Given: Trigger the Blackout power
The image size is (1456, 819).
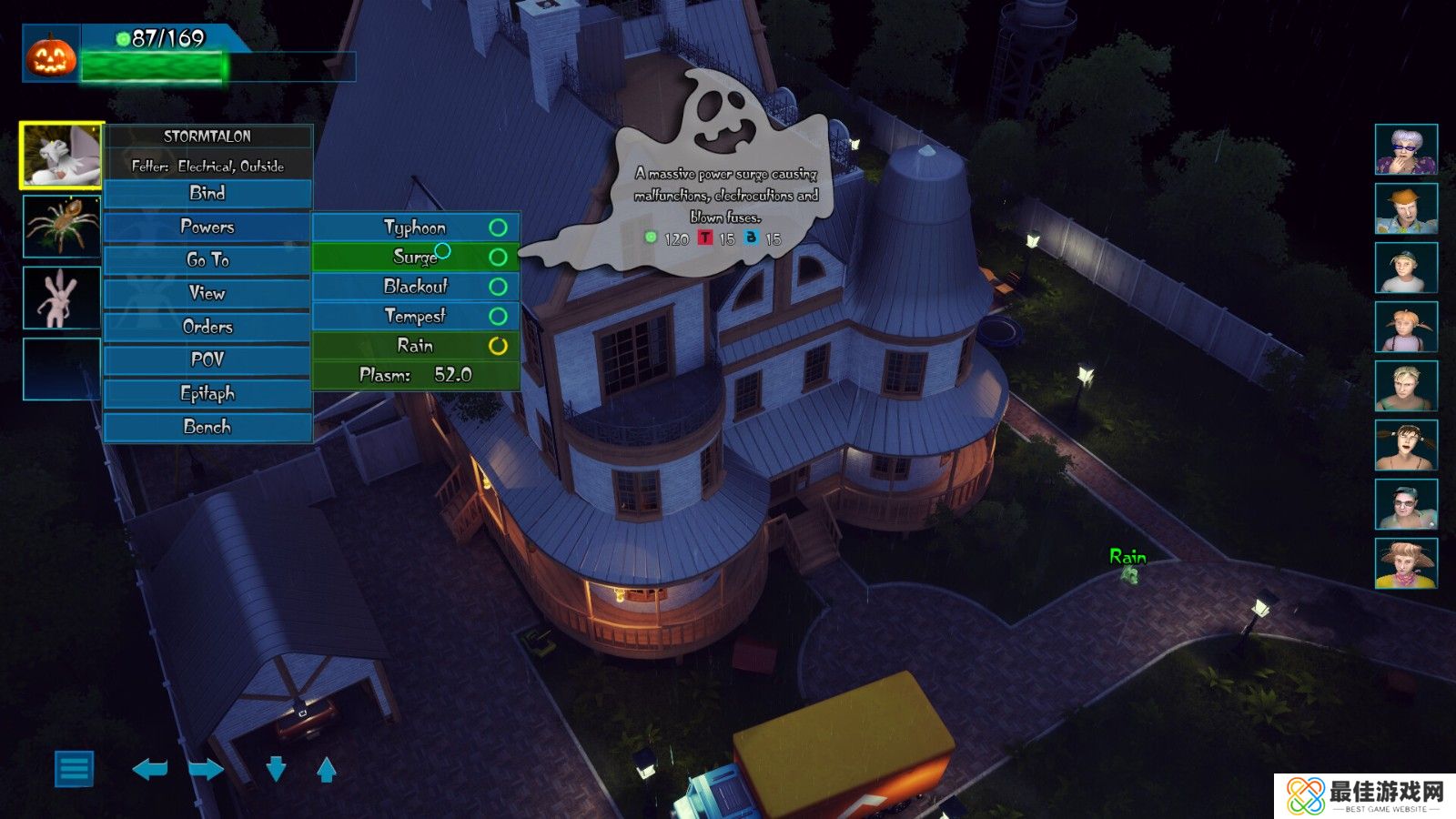Looking at the screenshot, I should 415,287.
